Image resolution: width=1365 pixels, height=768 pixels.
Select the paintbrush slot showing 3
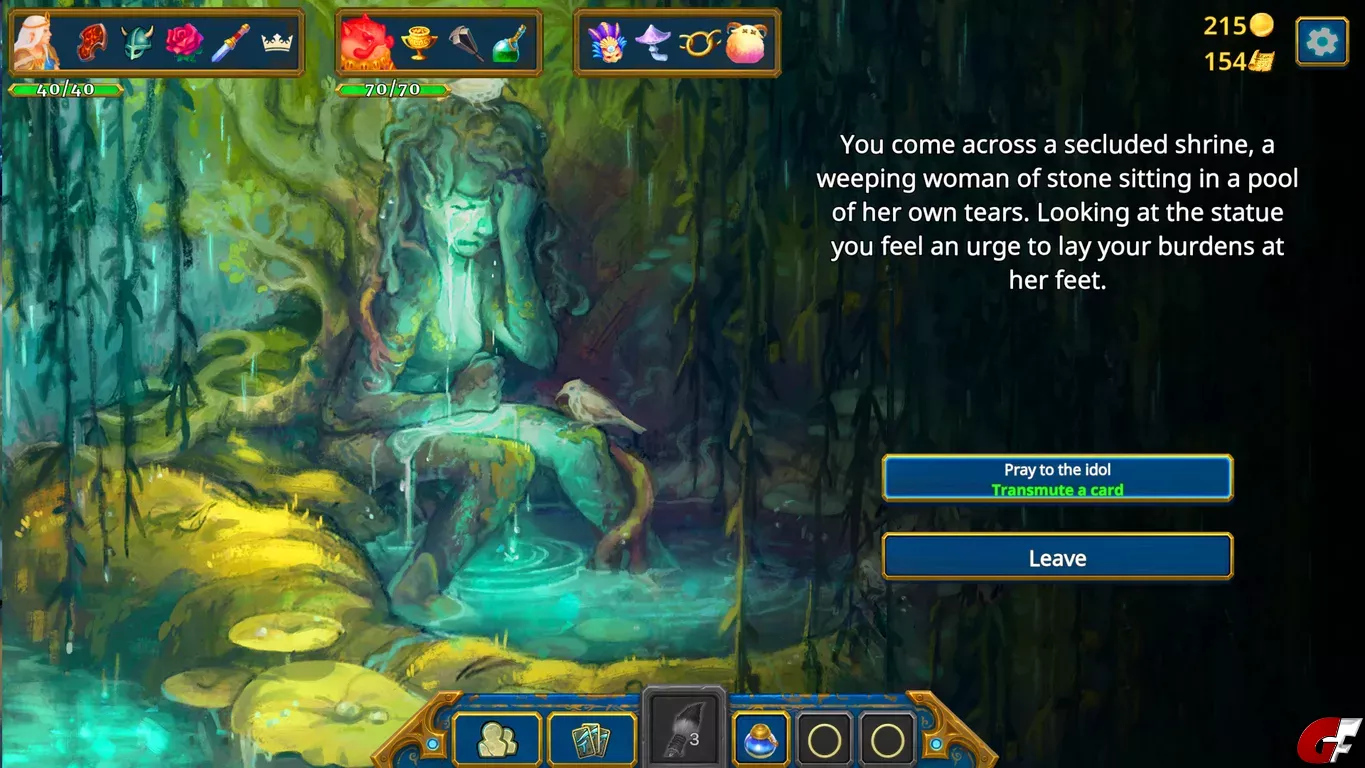pyautogui.click(x=684, y=738)
